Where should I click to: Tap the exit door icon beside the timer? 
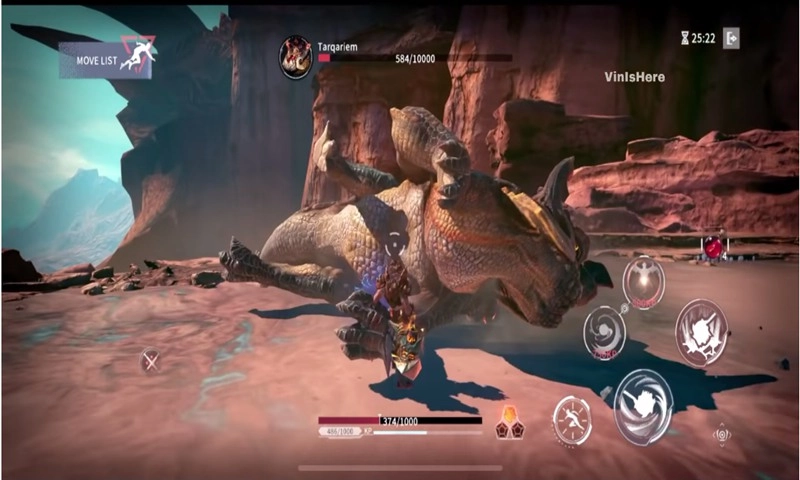click(x=731, y=38)
